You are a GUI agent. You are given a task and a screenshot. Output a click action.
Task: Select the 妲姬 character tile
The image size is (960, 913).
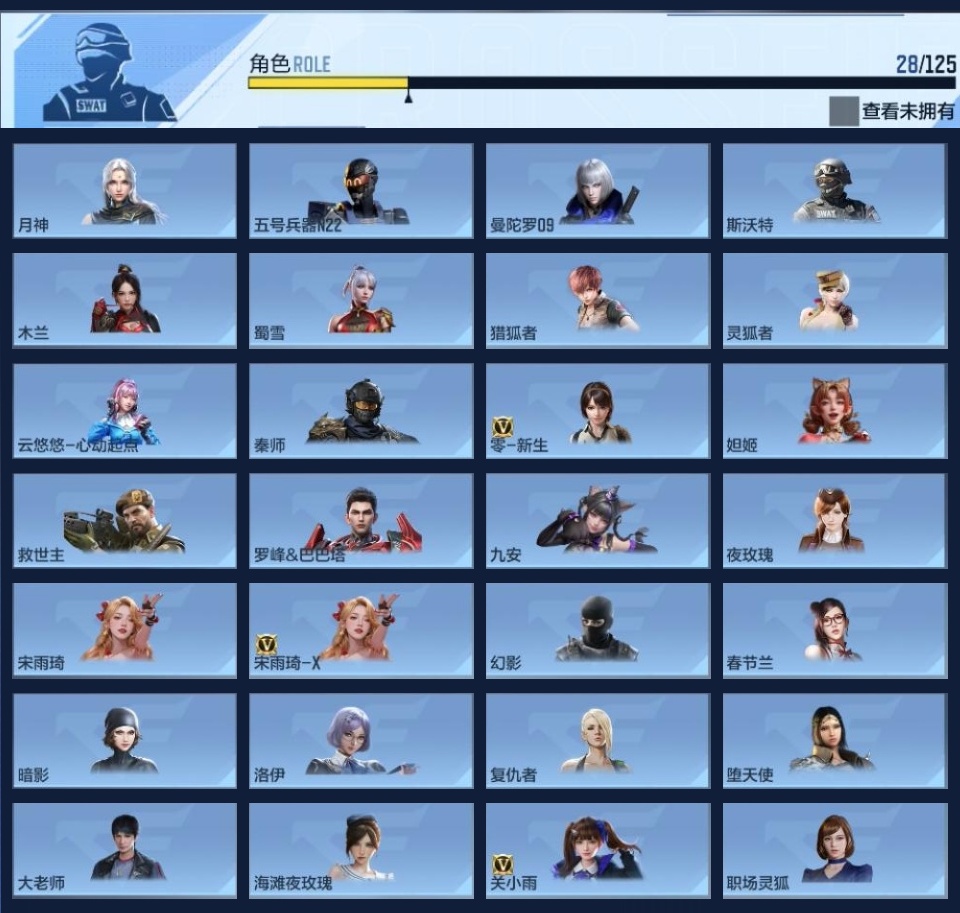coord(835,410)
